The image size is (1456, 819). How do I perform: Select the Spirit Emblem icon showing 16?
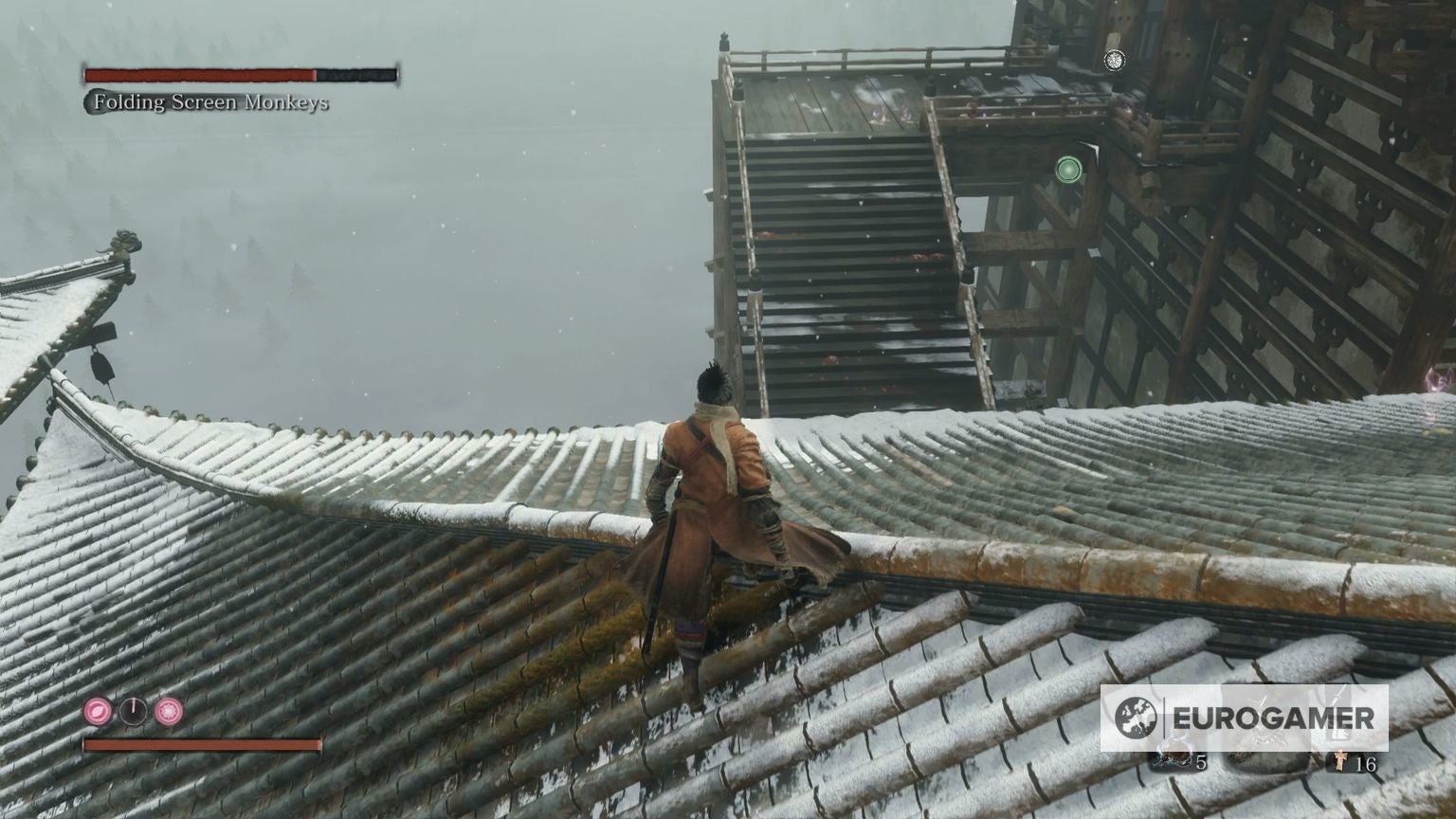[1339, 762]
